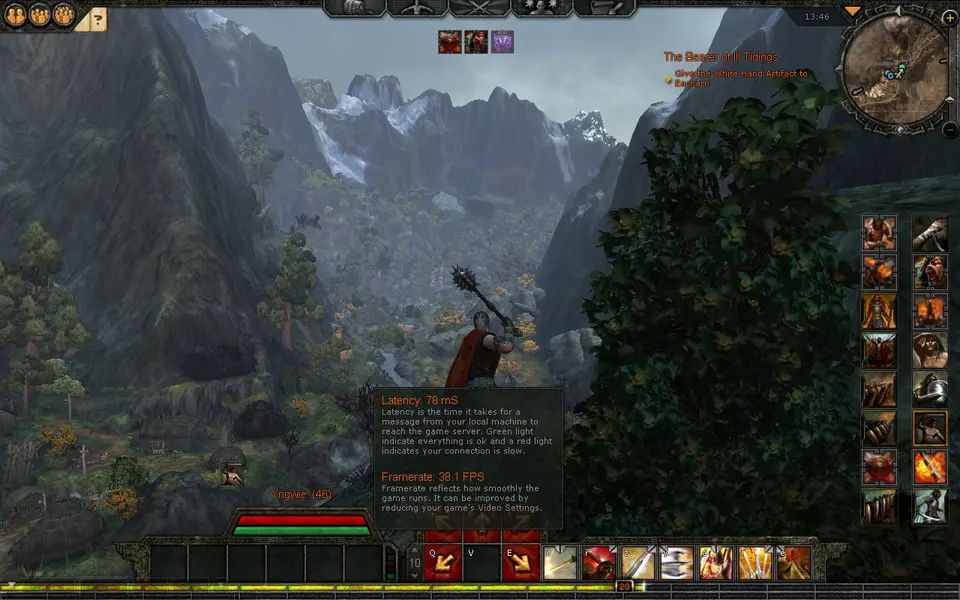The image size is (960, 600).
Task: Open the orange triangle dropdown by the clock
Action: pyautogui.click(x=852, y=11)
